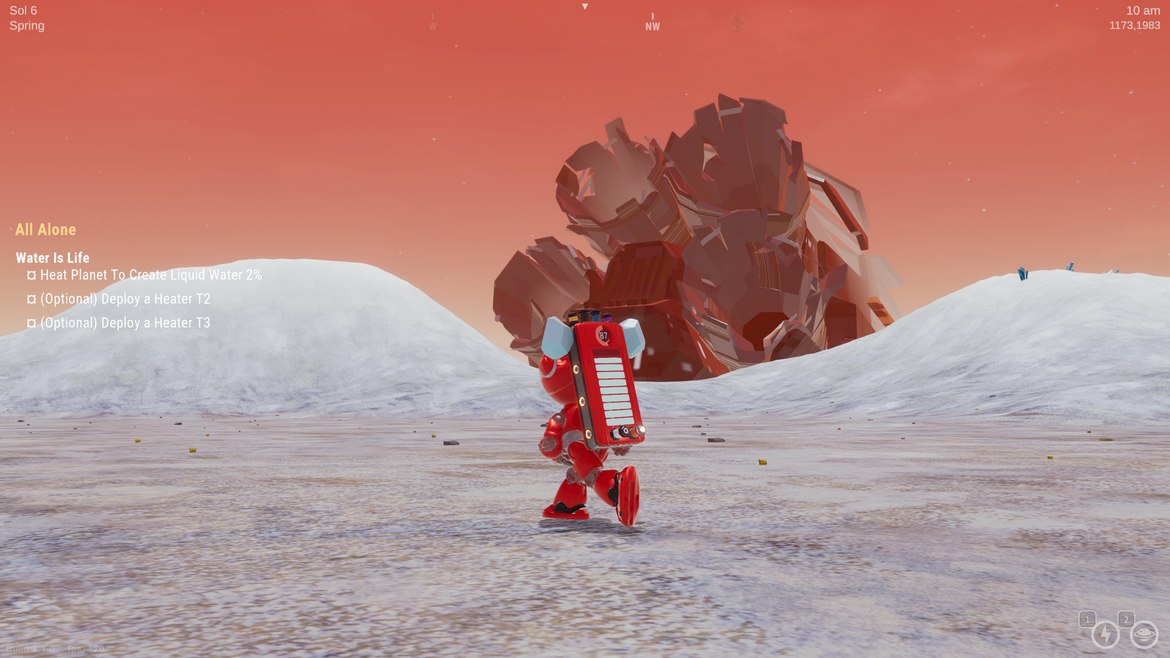Open the ringed planet terraforming icon
Image resolution: width=1170 pixels, height=658 pixels.
pos(1143,634)
